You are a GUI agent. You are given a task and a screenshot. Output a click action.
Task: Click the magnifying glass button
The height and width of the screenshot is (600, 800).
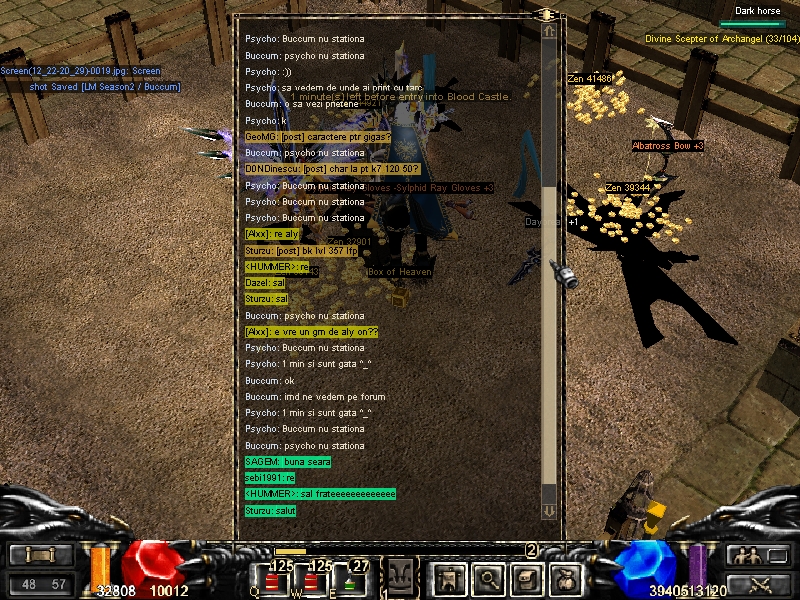pos(487,578)
